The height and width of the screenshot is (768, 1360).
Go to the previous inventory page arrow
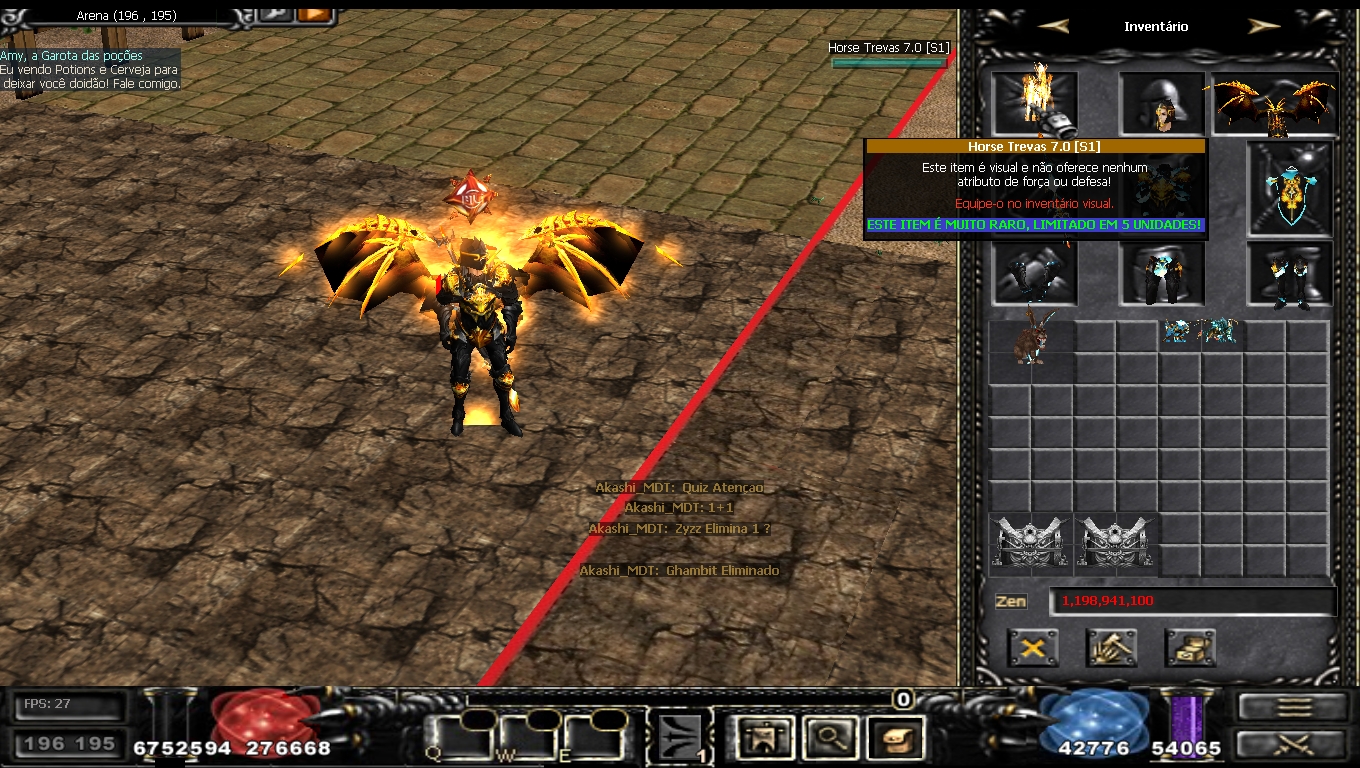1052,26
